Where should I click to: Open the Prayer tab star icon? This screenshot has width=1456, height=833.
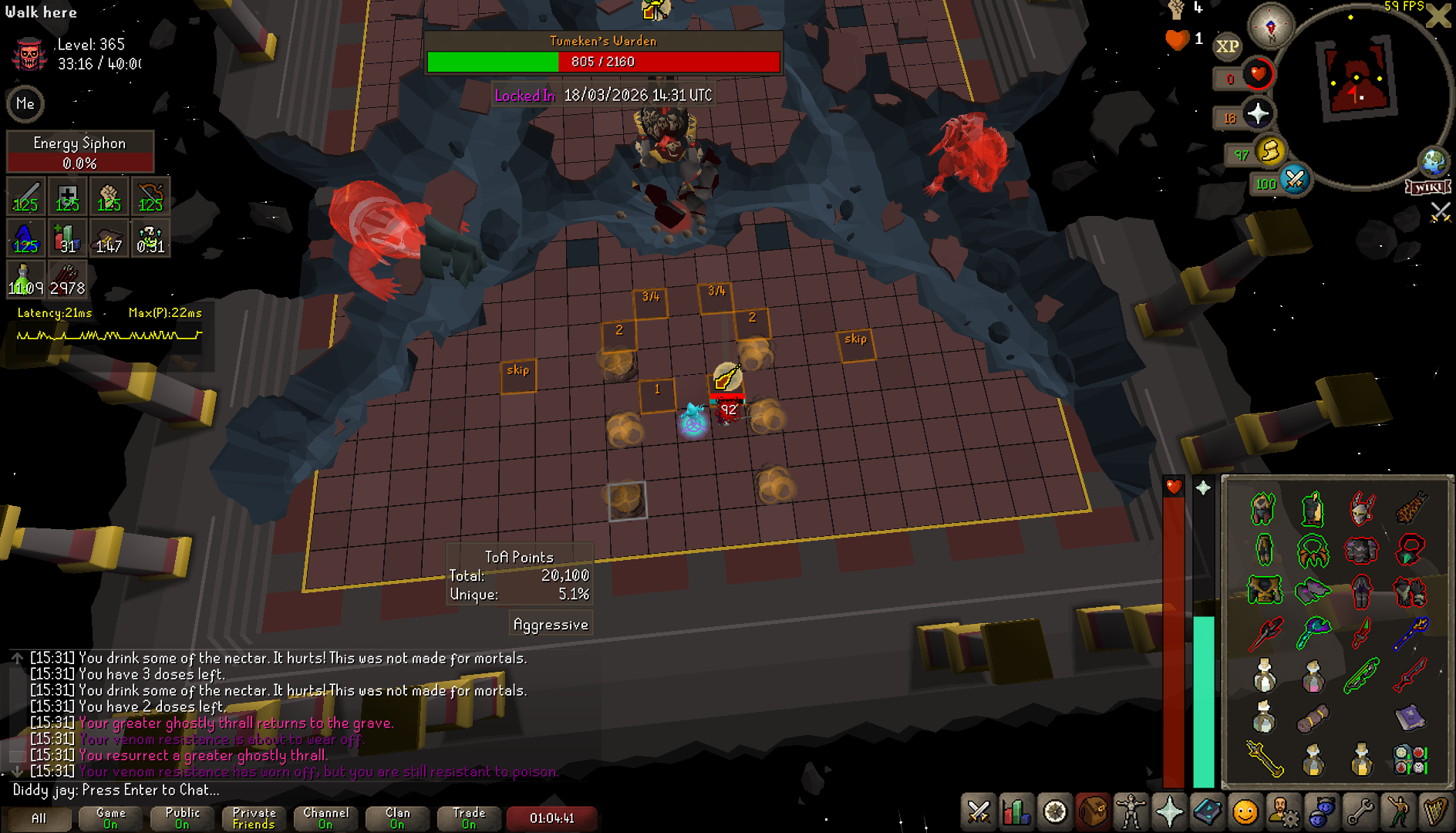click(1169, 812)
